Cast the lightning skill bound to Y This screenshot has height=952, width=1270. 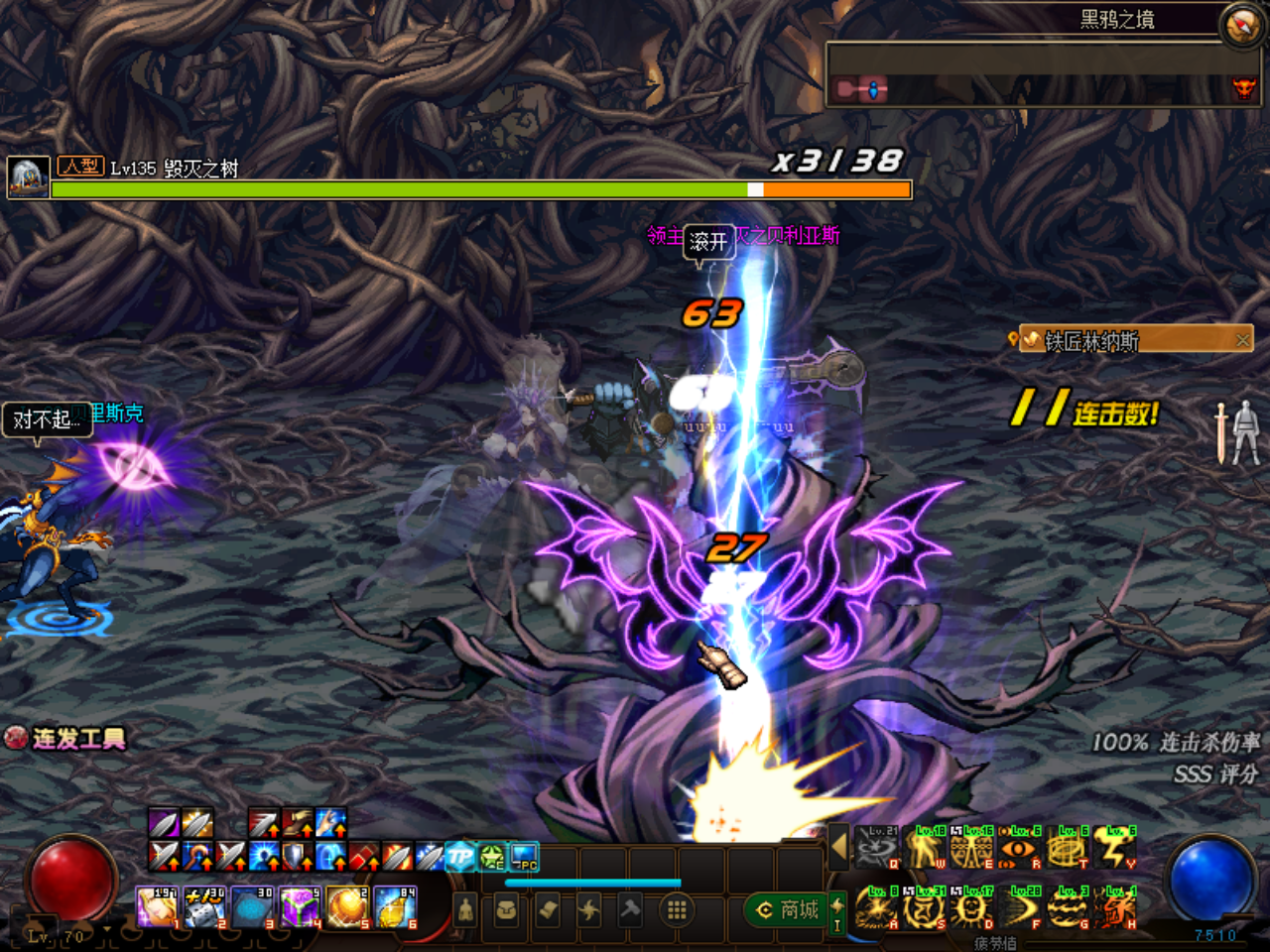[1113, 849]
